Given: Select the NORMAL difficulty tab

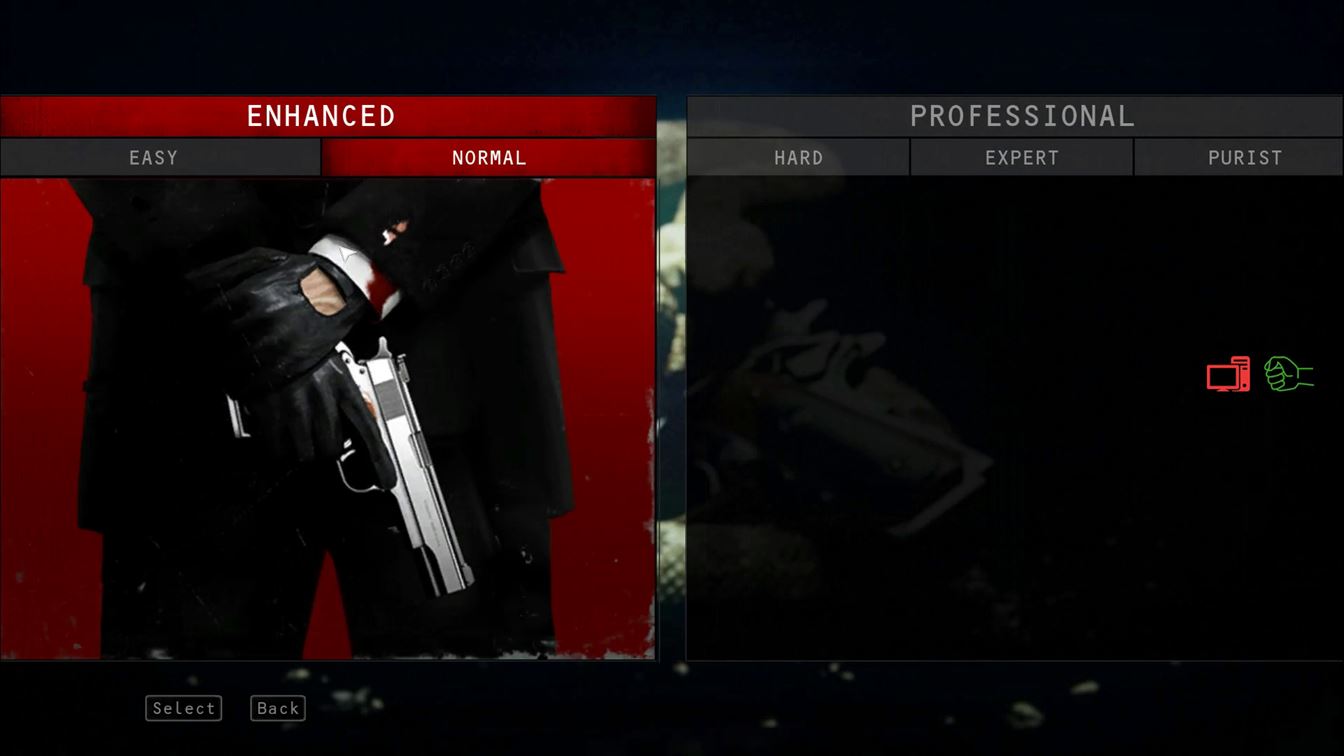Looking at the screenshot, I should [x=488, y=157].
